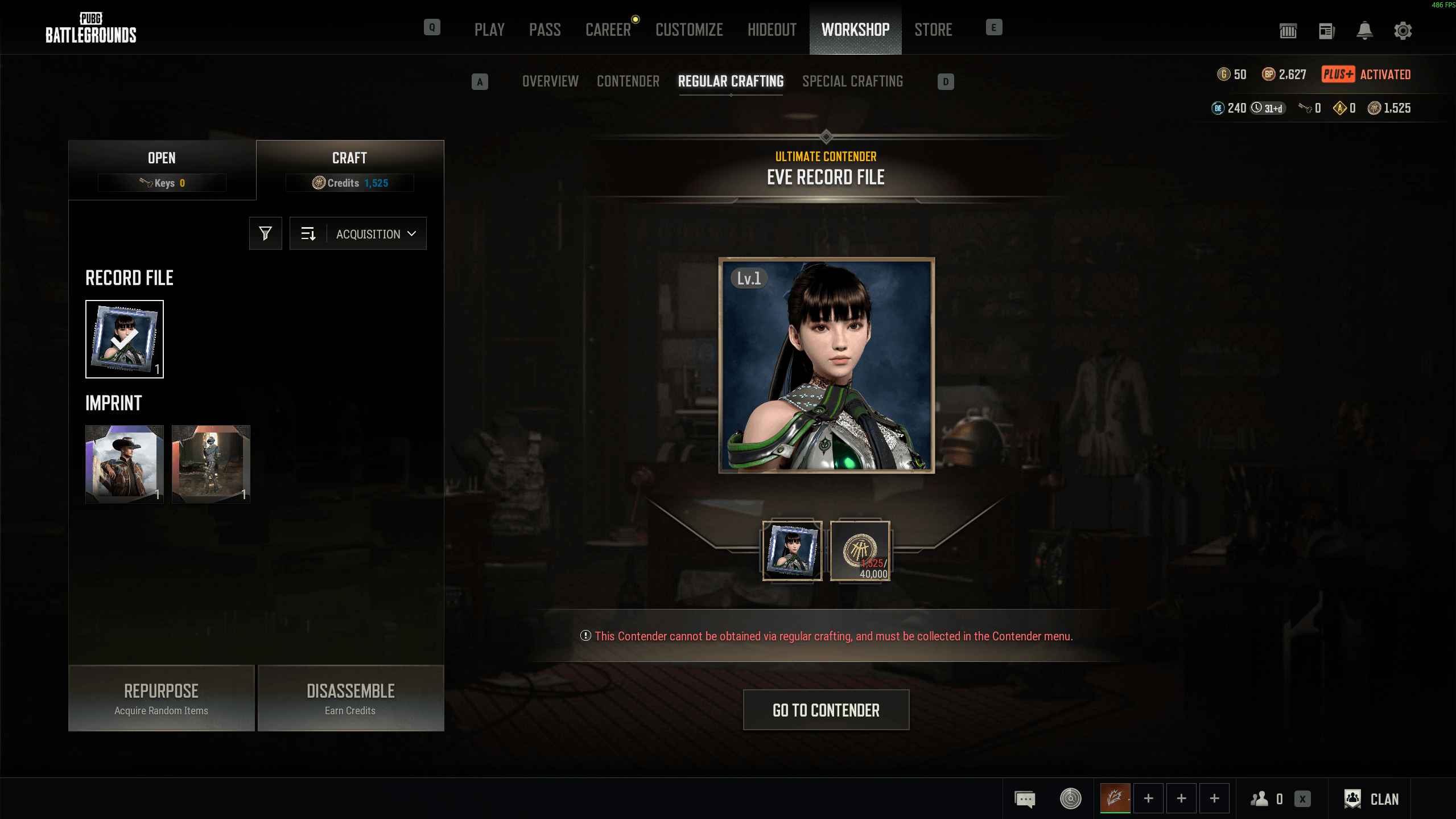Click the filter funnel button
Viewport: 1456px width, 819px height.
coord(265,233)
